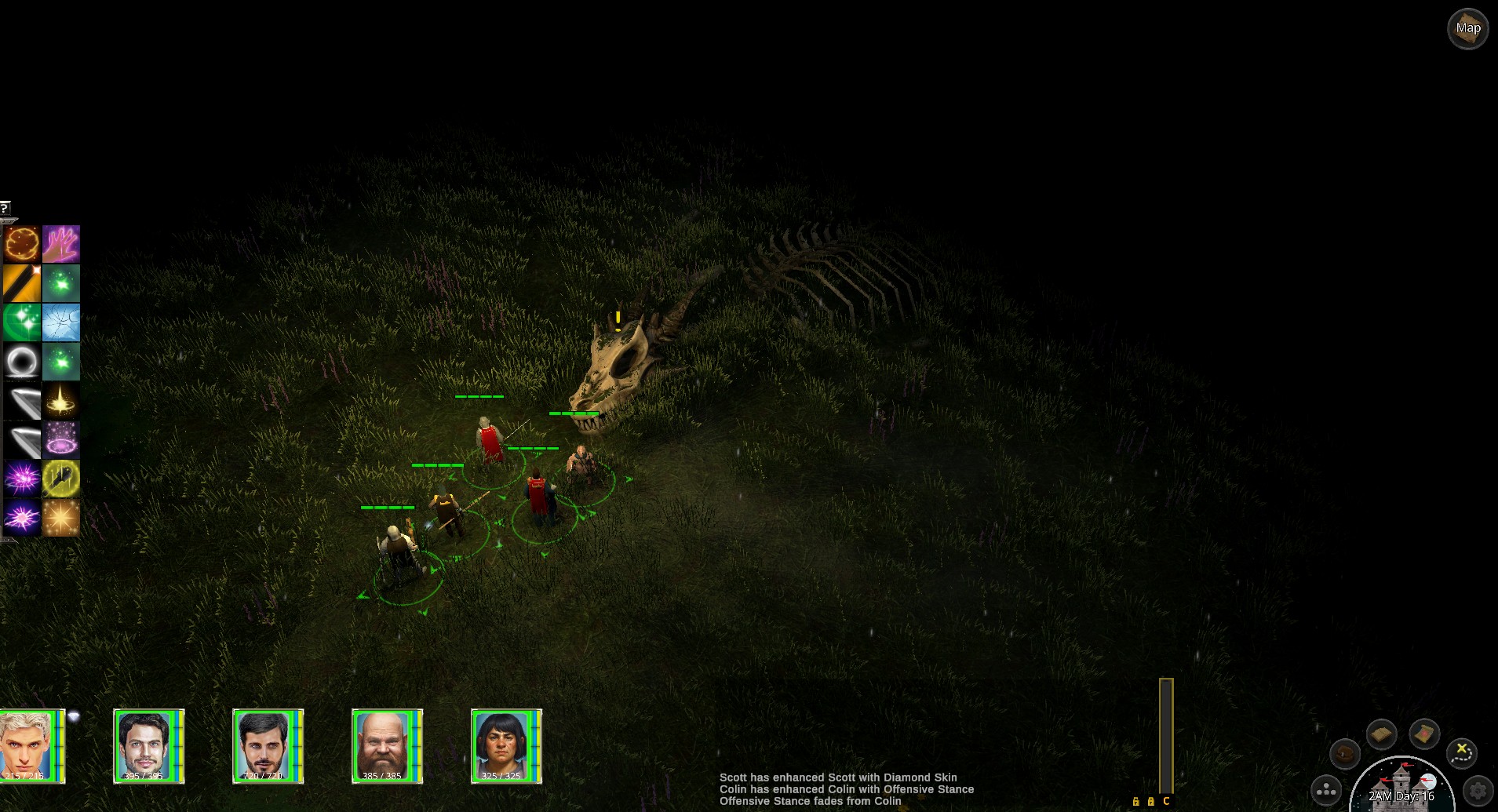Open the leather bag inventory button
The height and width of the screenshot is (812, 1498).
click(1345, 754)
